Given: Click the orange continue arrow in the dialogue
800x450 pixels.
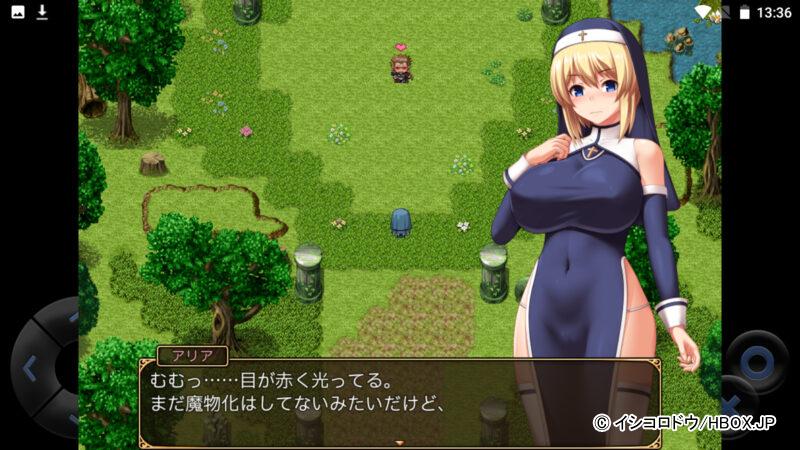Looking at the screenshot, I should click(x=399, y=441).
